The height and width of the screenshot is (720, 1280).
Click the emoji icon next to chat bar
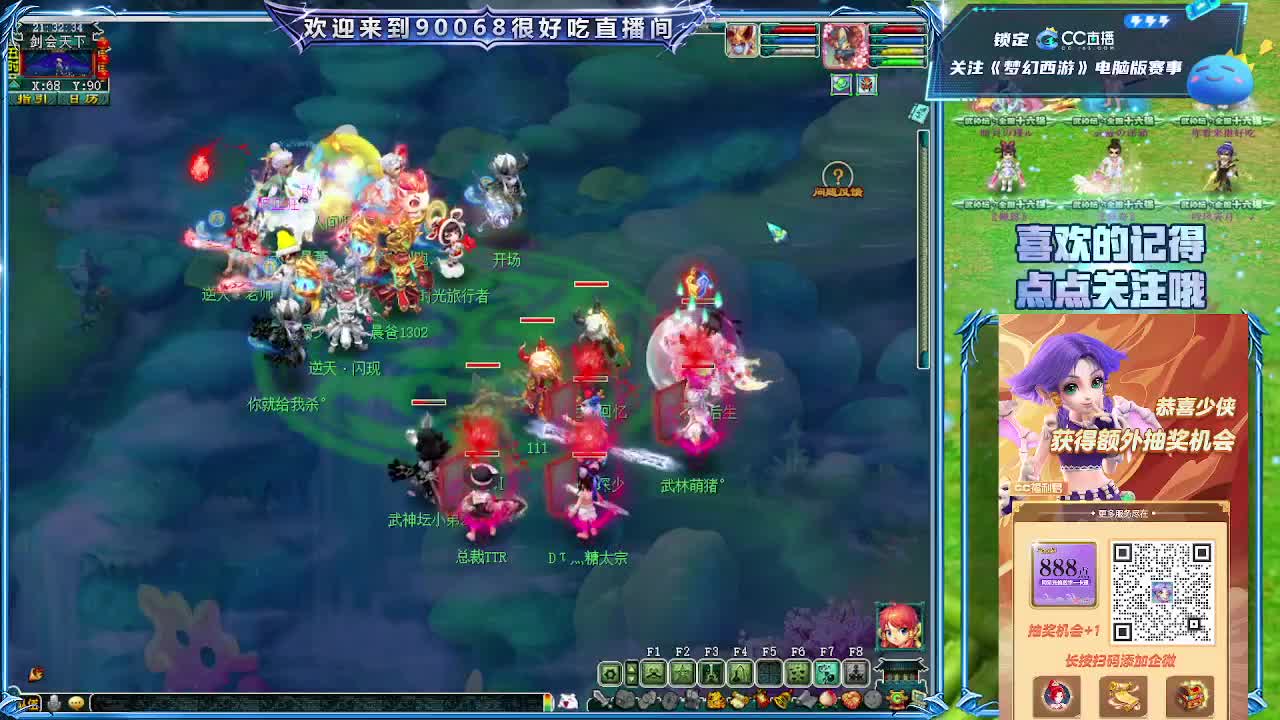click(x=75, y=703)
